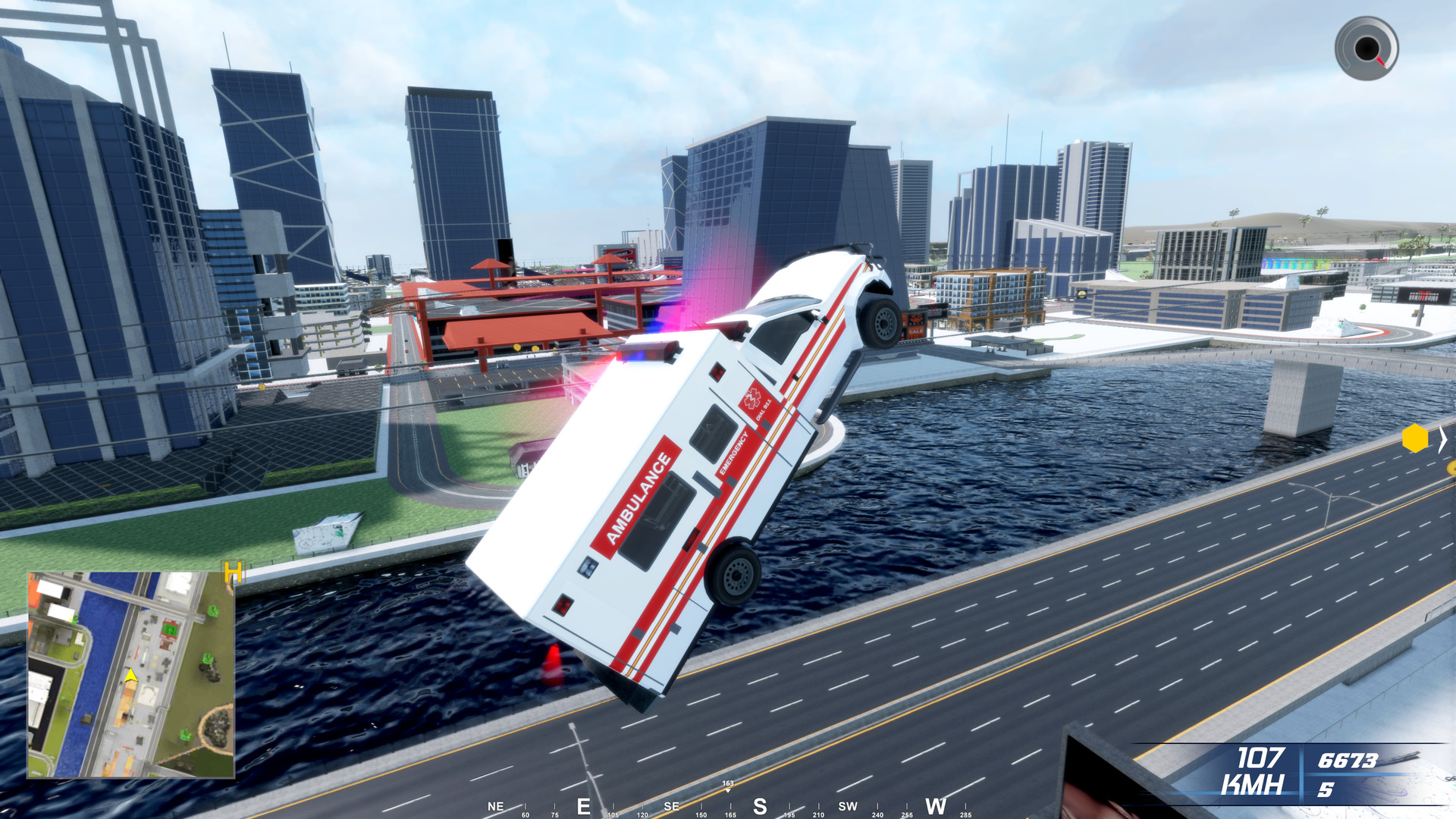Click the yellow hexagon waypoint marker
This screenshot has height=819, width=1456.
(1415, 438)
